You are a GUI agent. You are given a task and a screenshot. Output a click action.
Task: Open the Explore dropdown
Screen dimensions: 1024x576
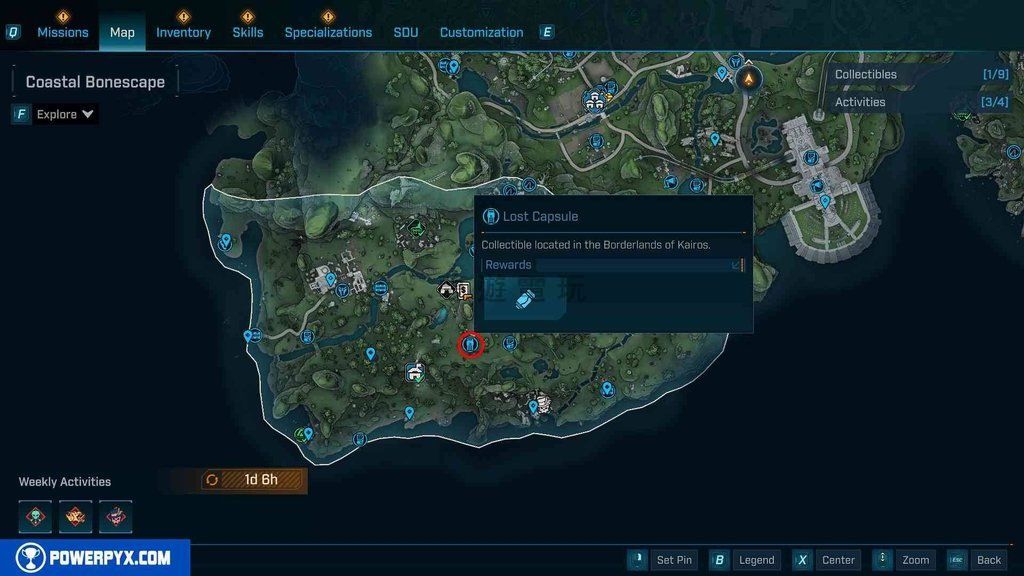65,114
